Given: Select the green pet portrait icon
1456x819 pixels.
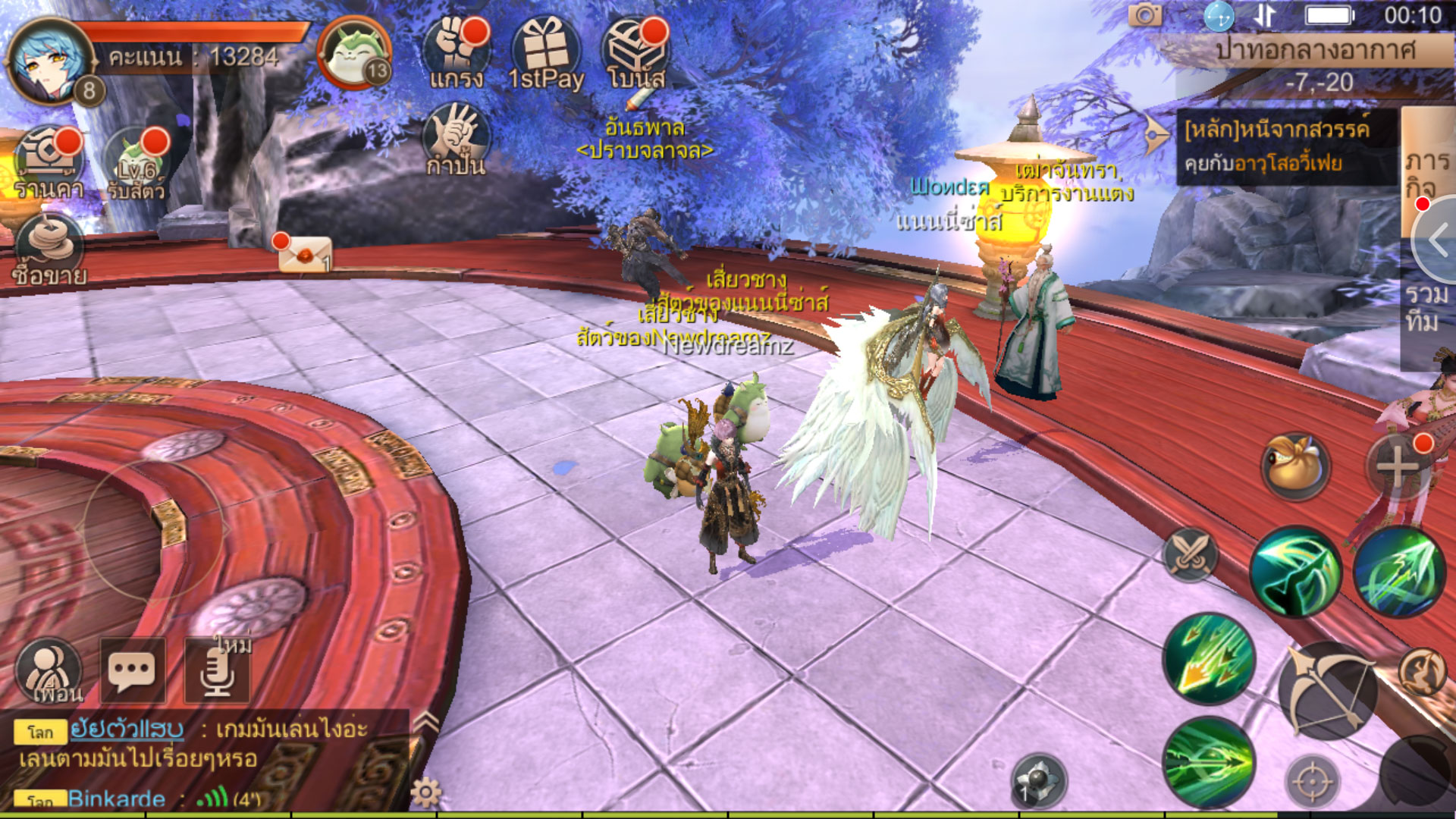Looking at the screenshot, I should click(x=353, y=53).
